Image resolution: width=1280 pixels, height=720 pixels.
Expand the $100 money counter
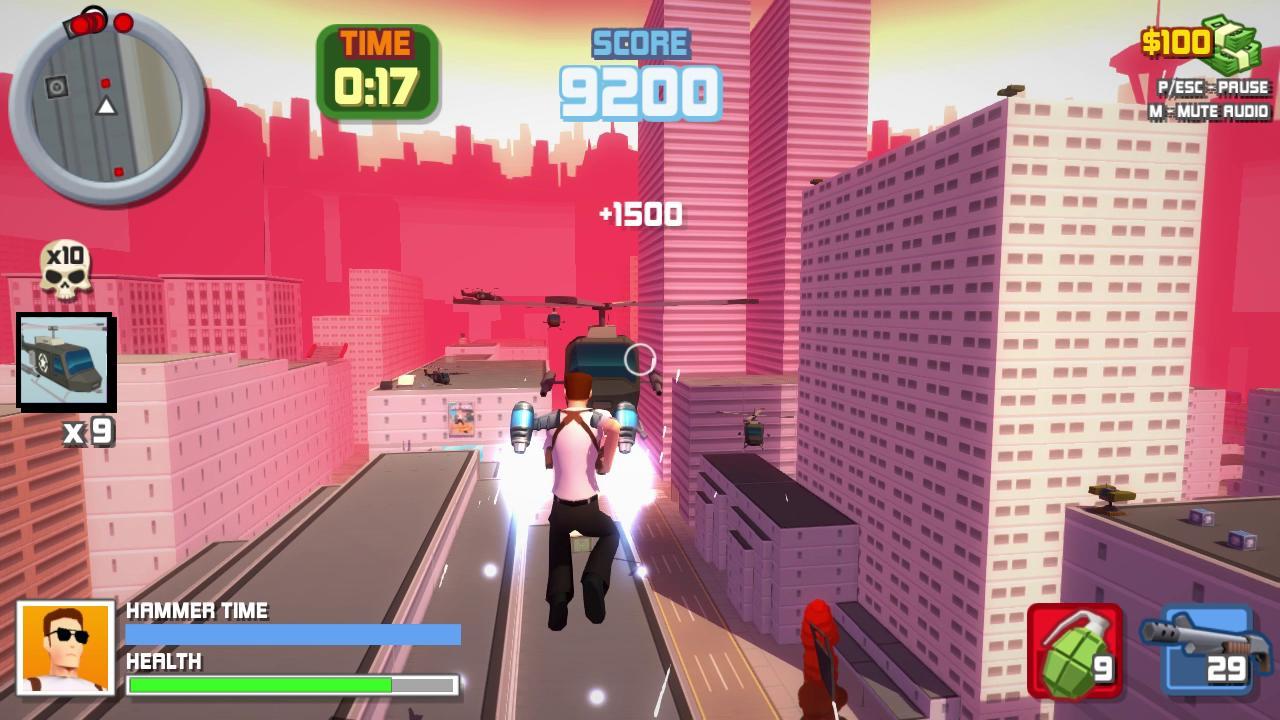[x=1178, y=42]
